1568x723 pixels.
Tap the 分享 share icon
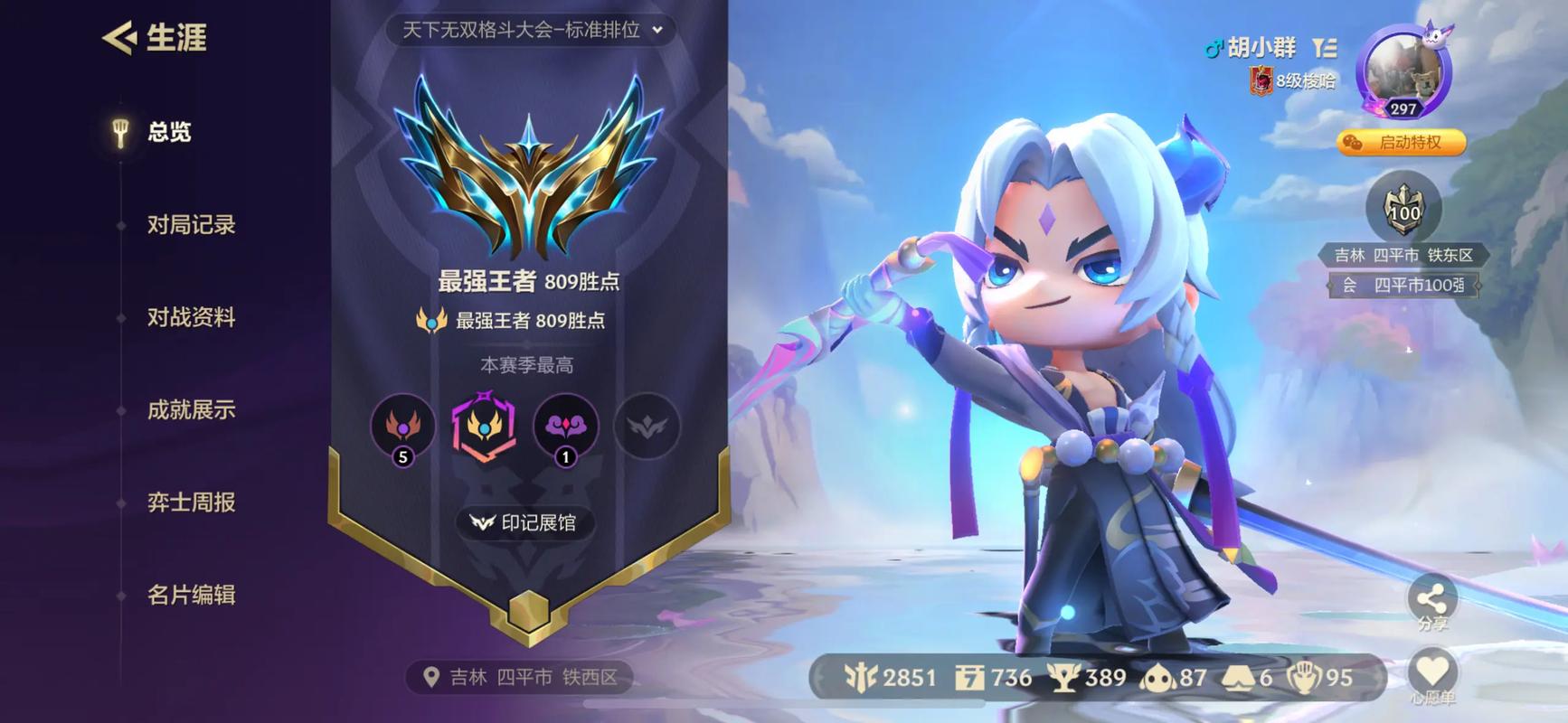click(x=1432, y=599)
